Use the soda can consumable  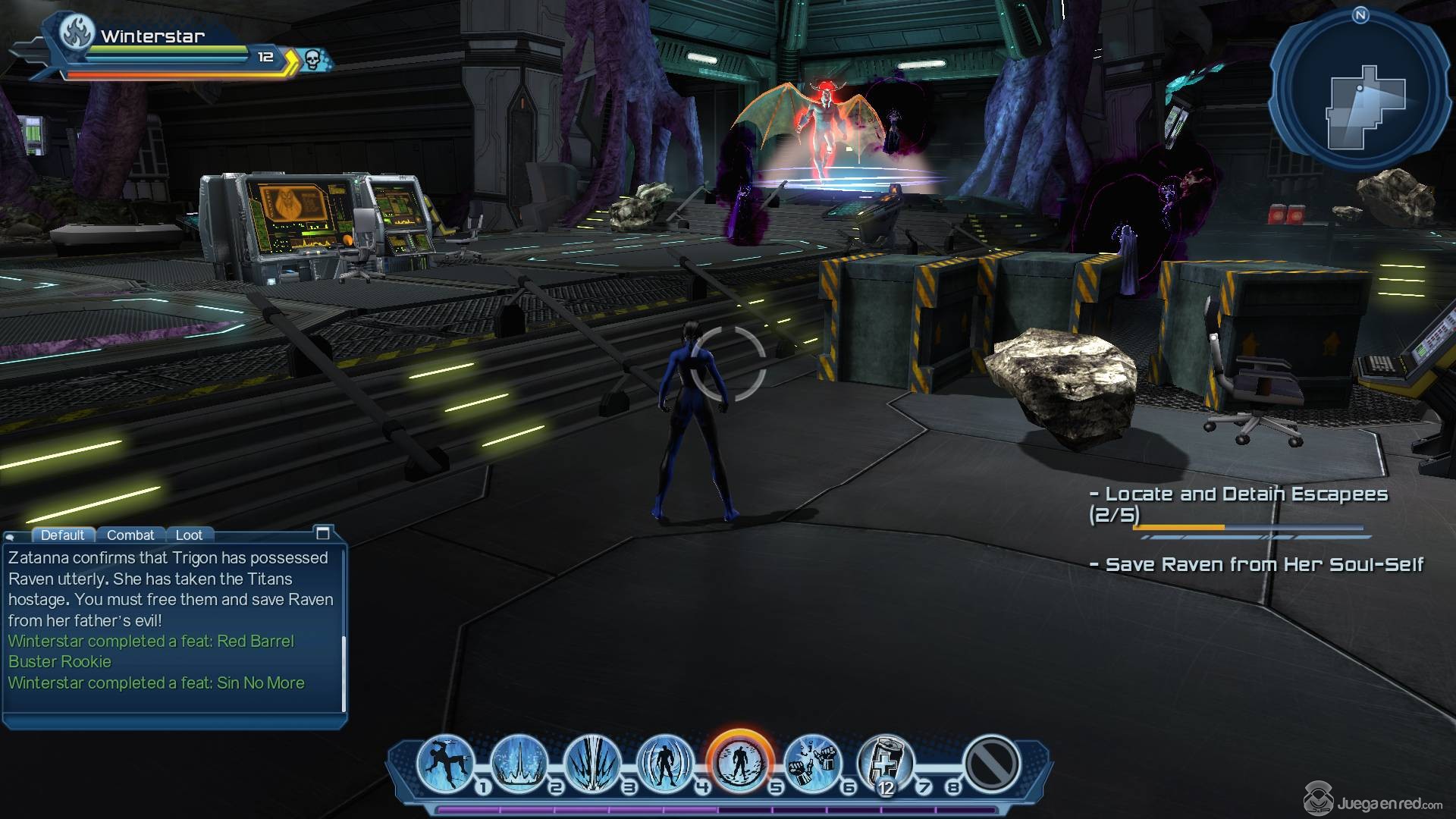[x=886, y=763]
